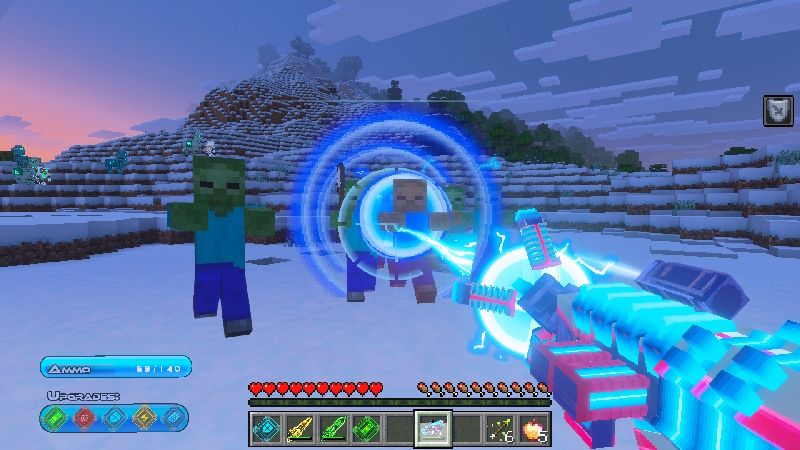Click the green upgrade icon
The width and height of the screenshot is (800, 450).
pos(56,417)
